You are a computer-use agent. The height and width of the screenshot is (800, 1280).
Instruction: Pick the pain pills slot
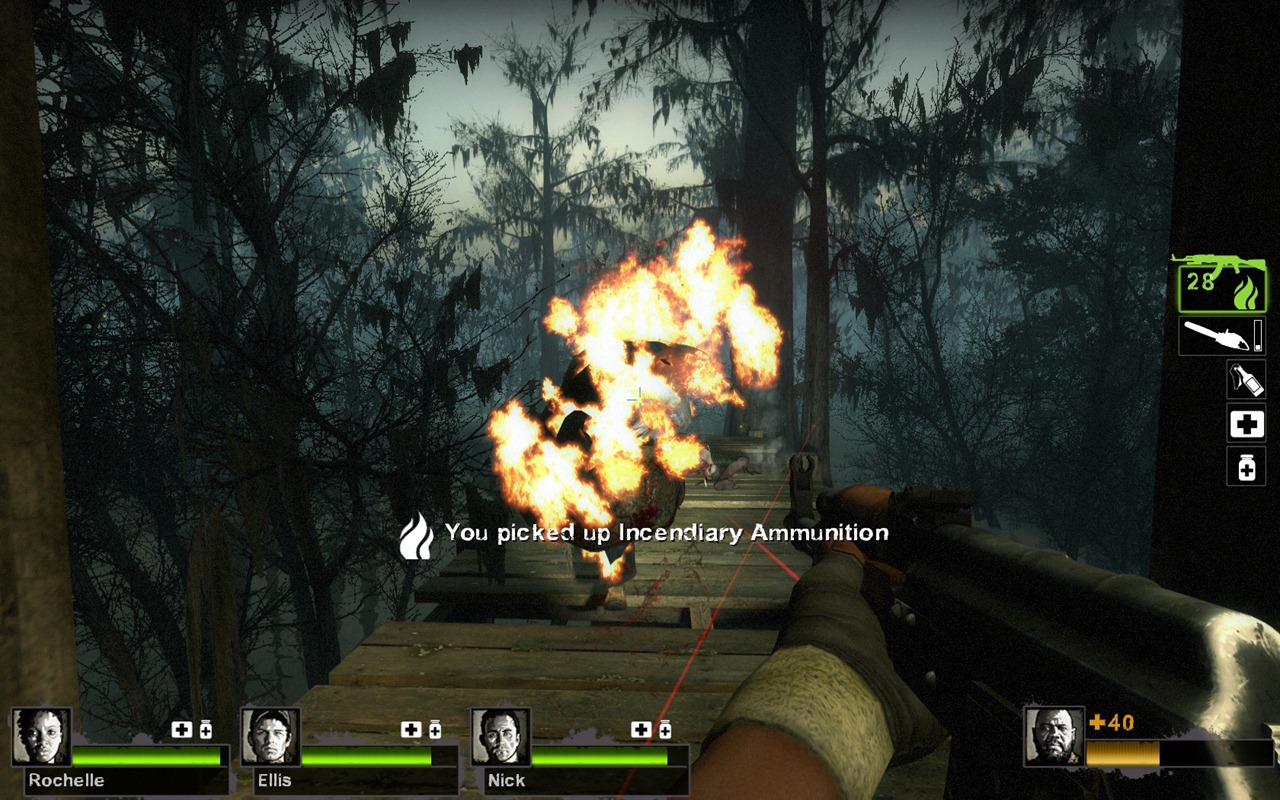coord(1246,467)
